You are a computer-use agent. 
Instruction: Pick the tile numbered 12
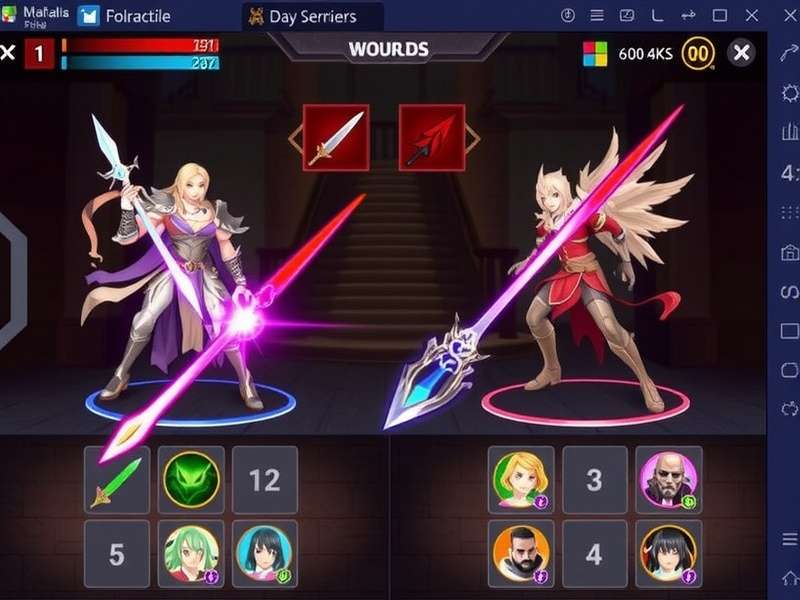pos(265,480)
